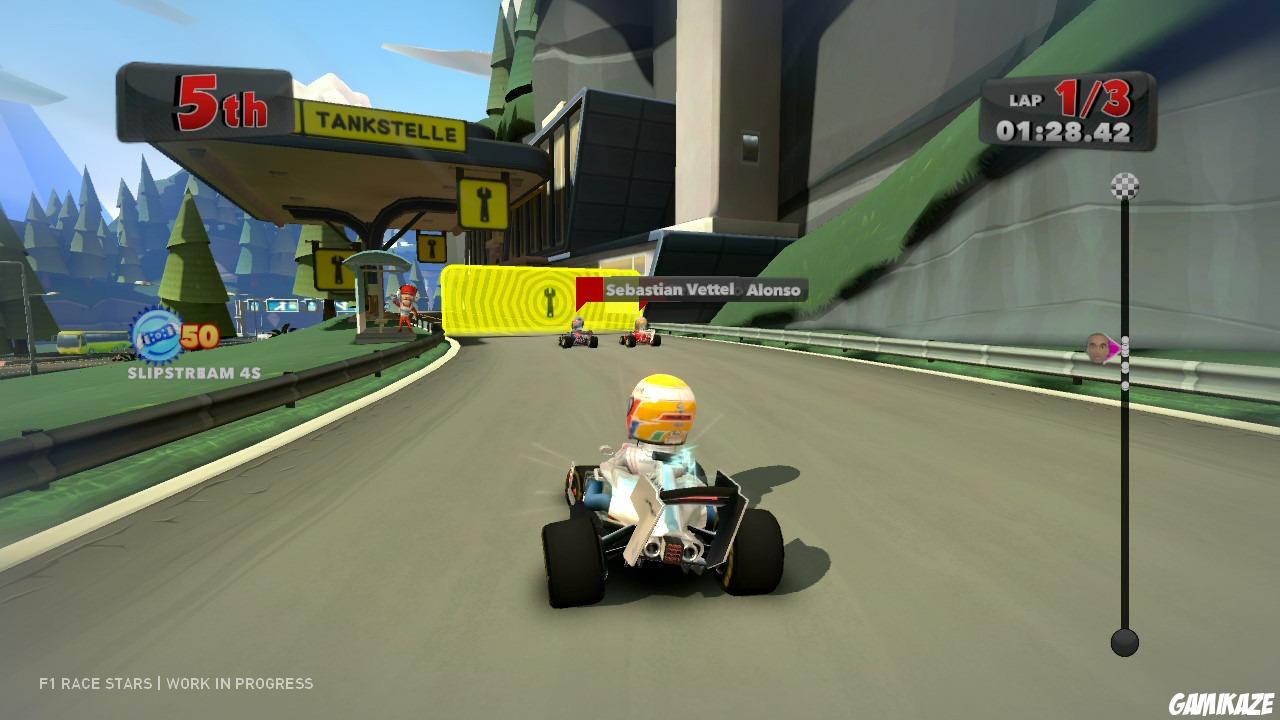
Task: Click the player's yellow racing helmet
Action: tap(661, 409)
